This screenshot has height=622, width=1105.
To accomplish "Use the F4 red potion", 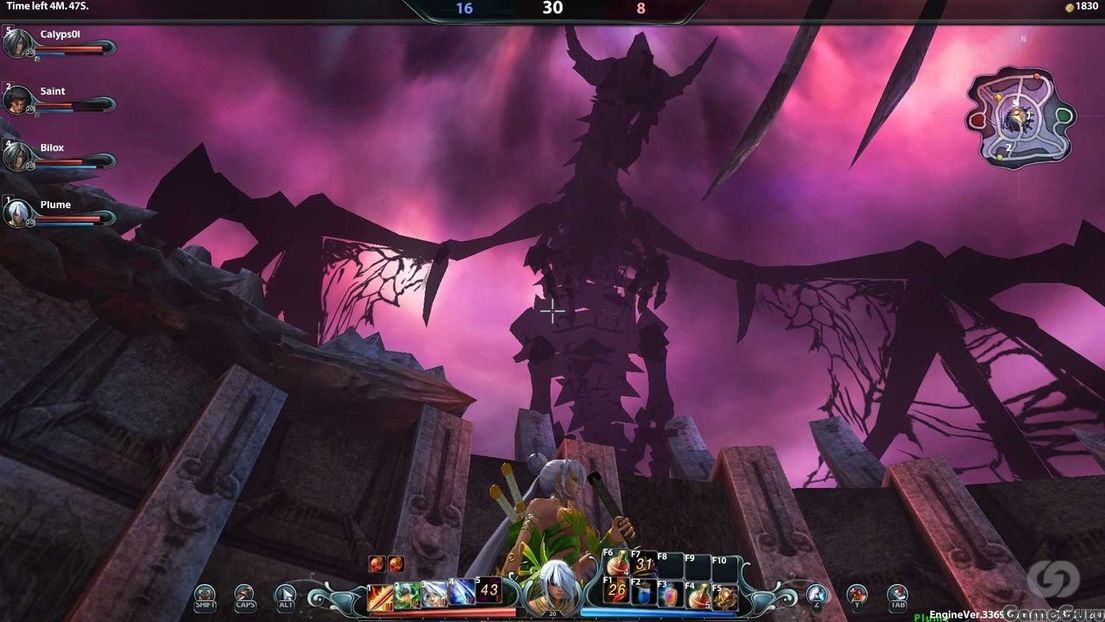I will point(698,595).
